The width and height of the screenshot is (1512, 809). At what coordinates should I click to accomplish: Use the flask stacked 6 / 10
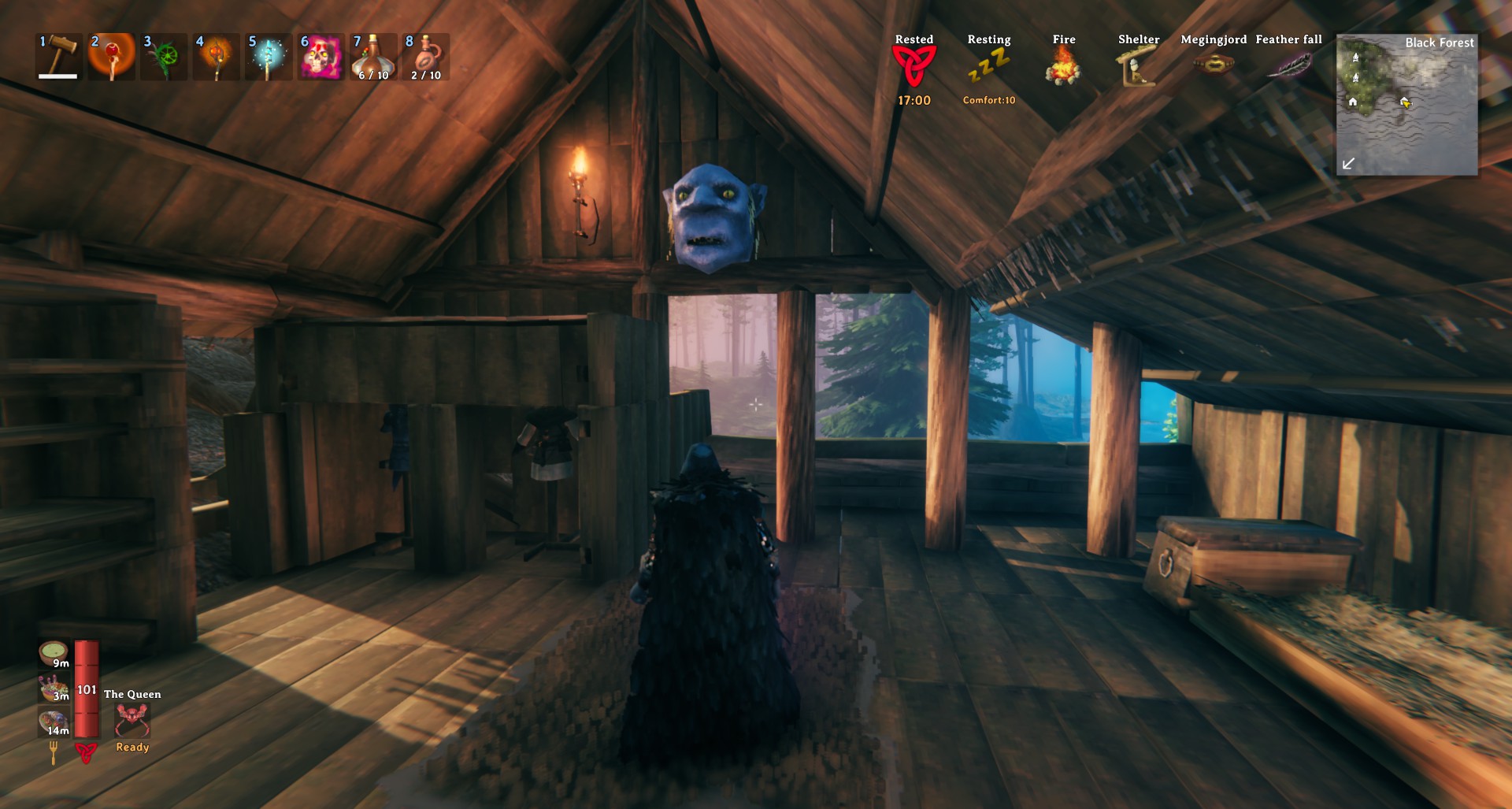pyautogui.click(x=373, y=56)
